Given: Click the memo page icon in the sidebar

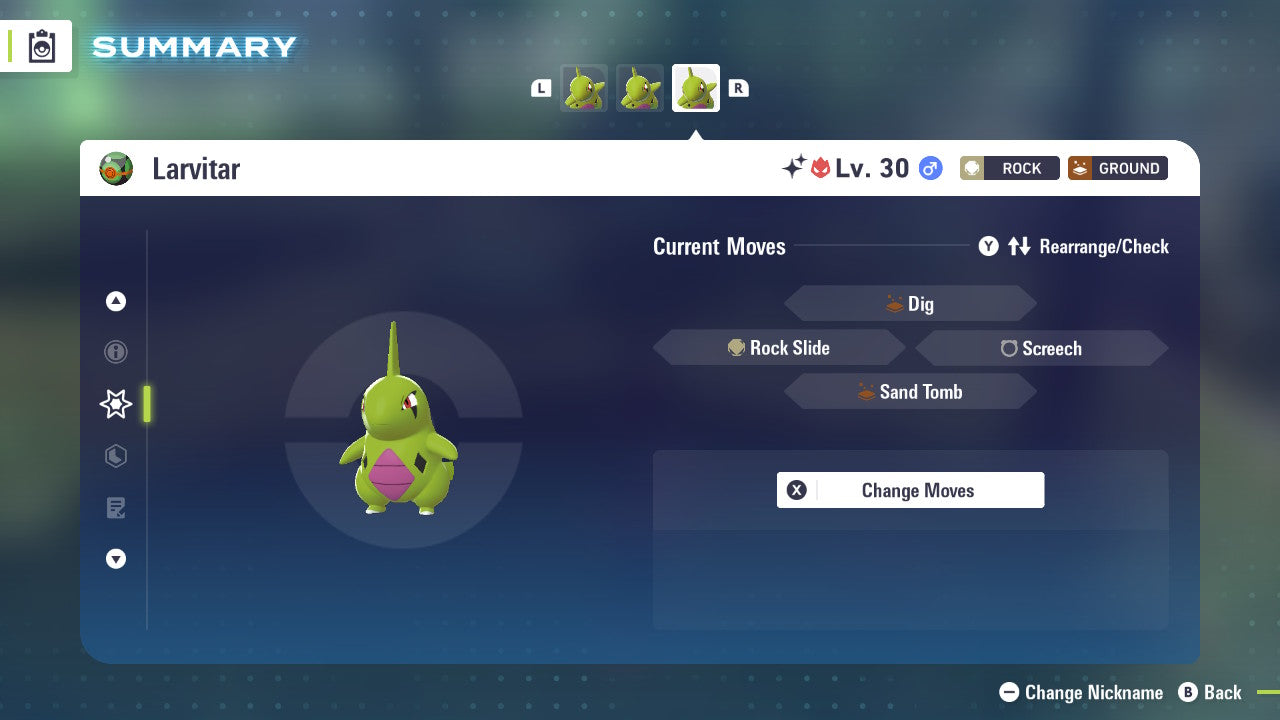Looking at the screenshot, I should 116,508.
